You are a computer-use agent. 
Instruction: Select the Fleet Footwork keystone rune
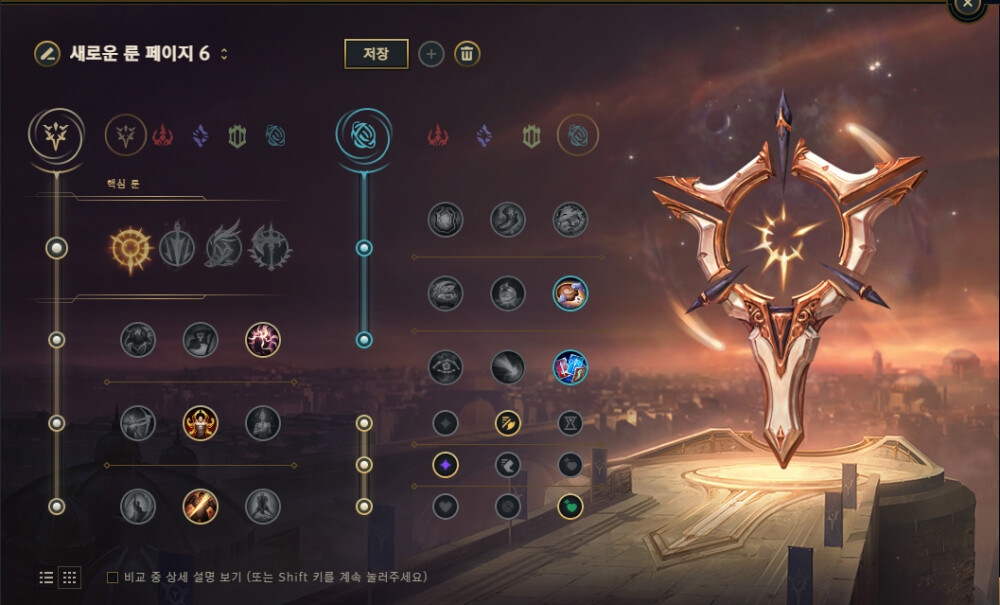tap(223, 246)
